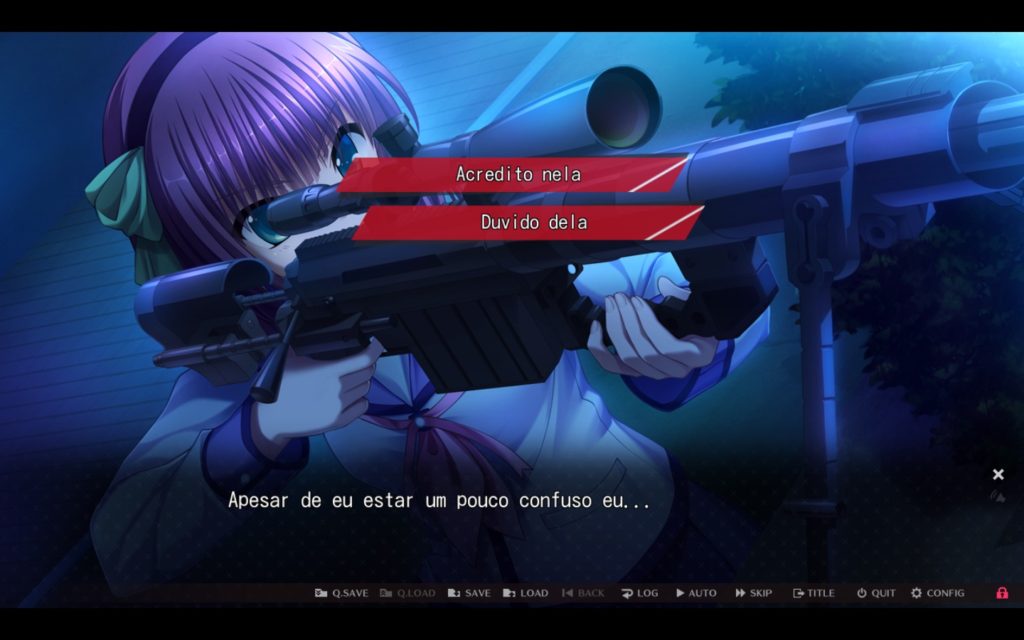Click the QUIT button
The height and width of the screenshot is (640, 1024).
click(x=876, y=593)
